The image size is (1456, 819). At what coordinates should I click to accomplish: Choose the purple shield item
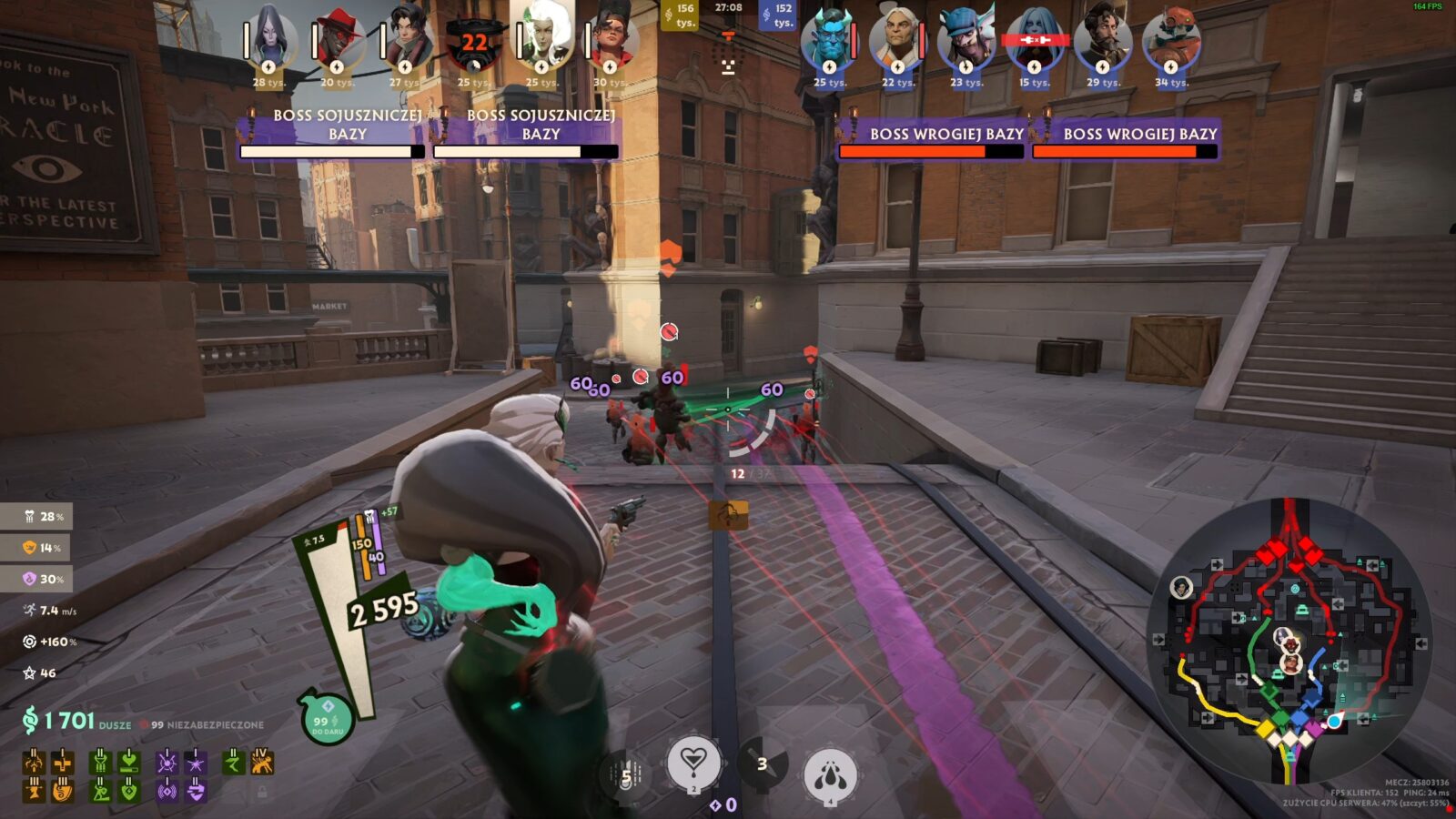pyautogui.click(x=196, y=792)
